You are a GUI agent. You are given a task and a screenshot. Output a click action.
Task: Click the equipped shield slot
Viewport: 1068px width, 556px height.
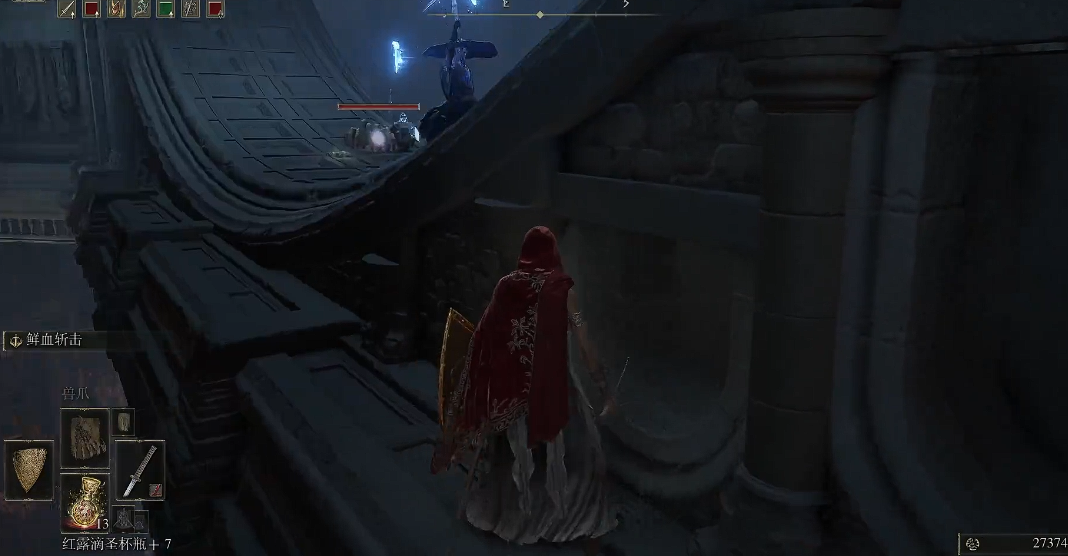pyautogui.click(x=29, y=469)
